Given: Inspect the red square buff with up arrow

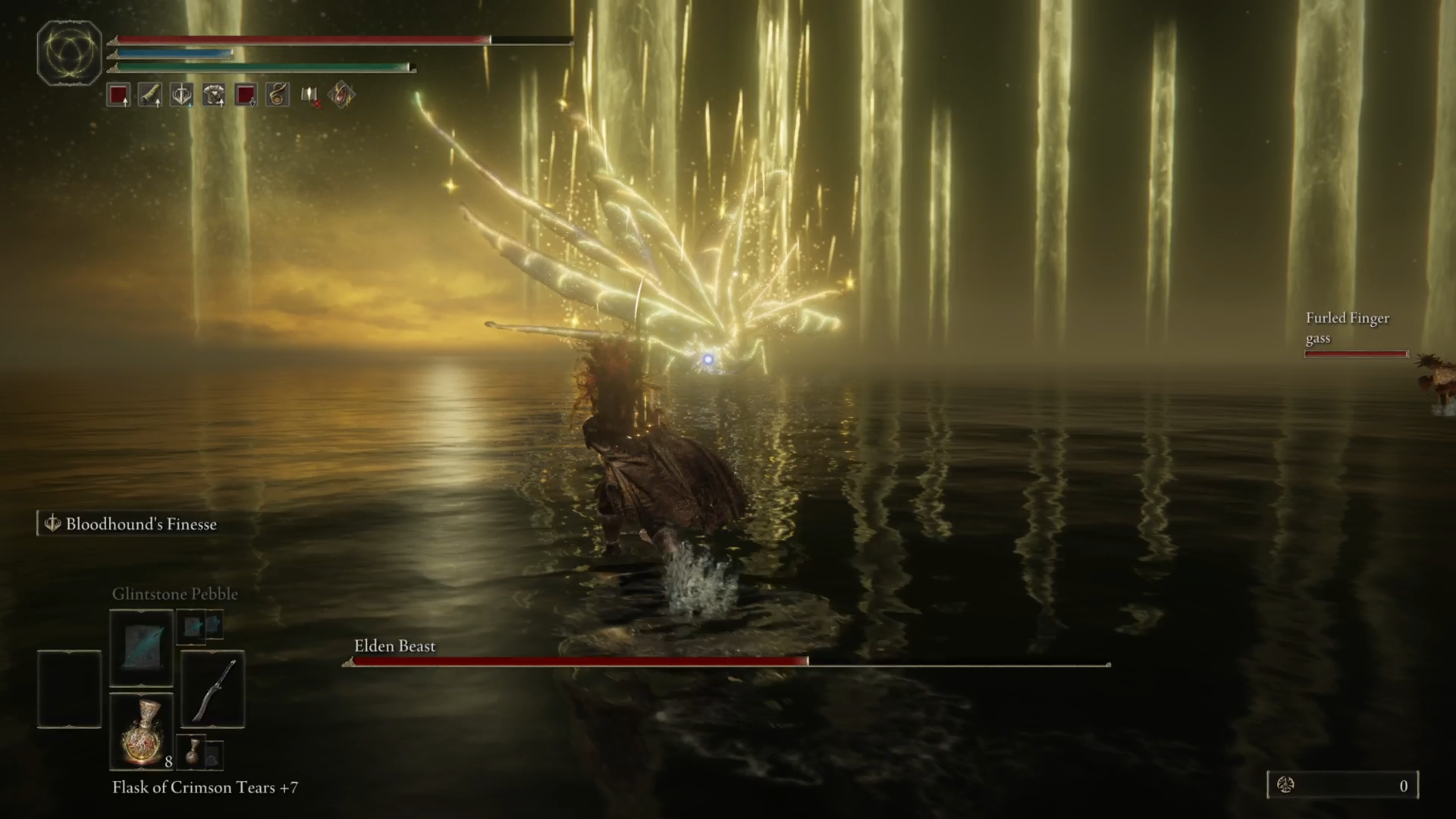Looking at the screenshot, I should click(x=118, y=96).
